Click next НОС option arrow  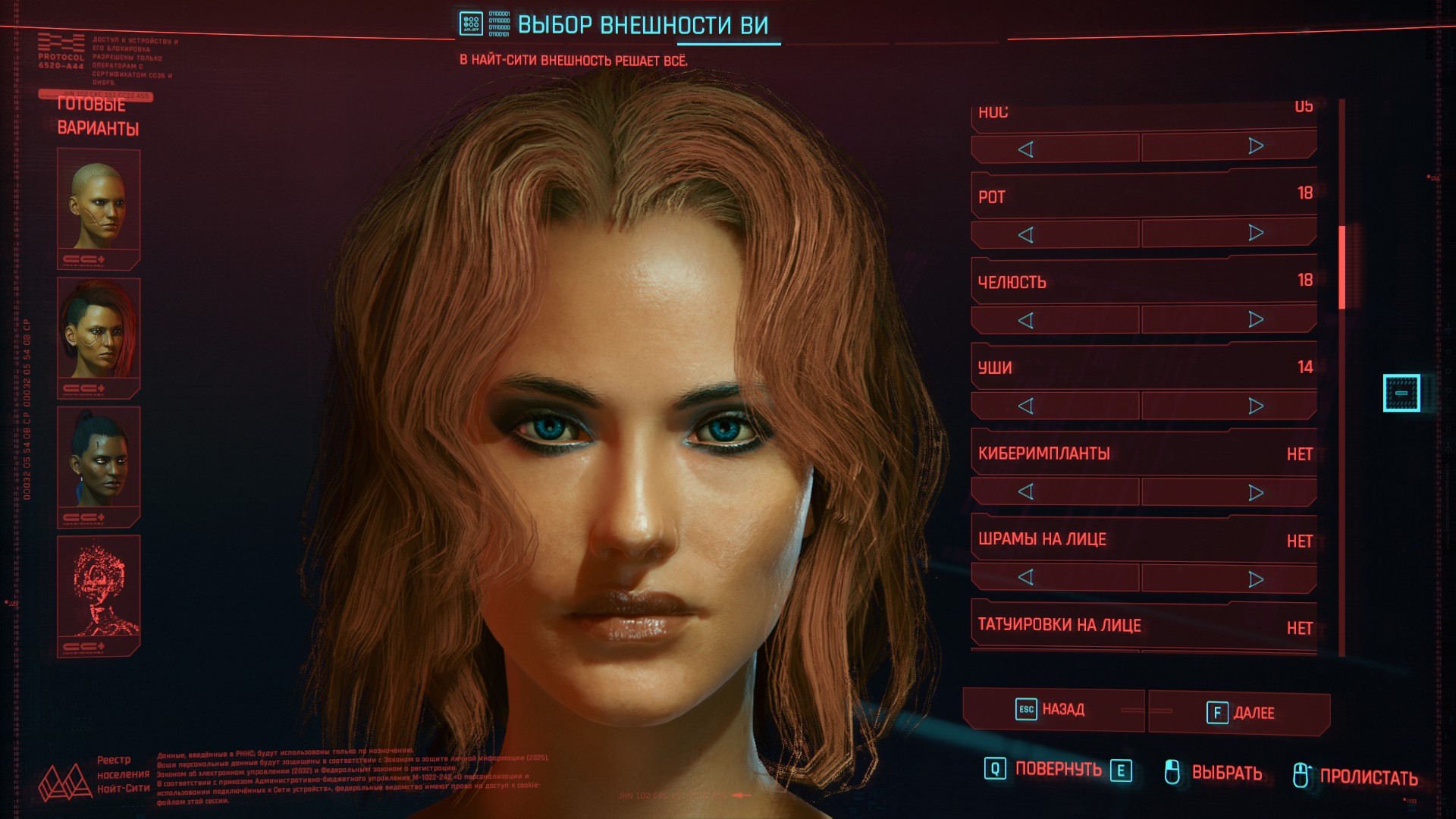pos(1256,146)
